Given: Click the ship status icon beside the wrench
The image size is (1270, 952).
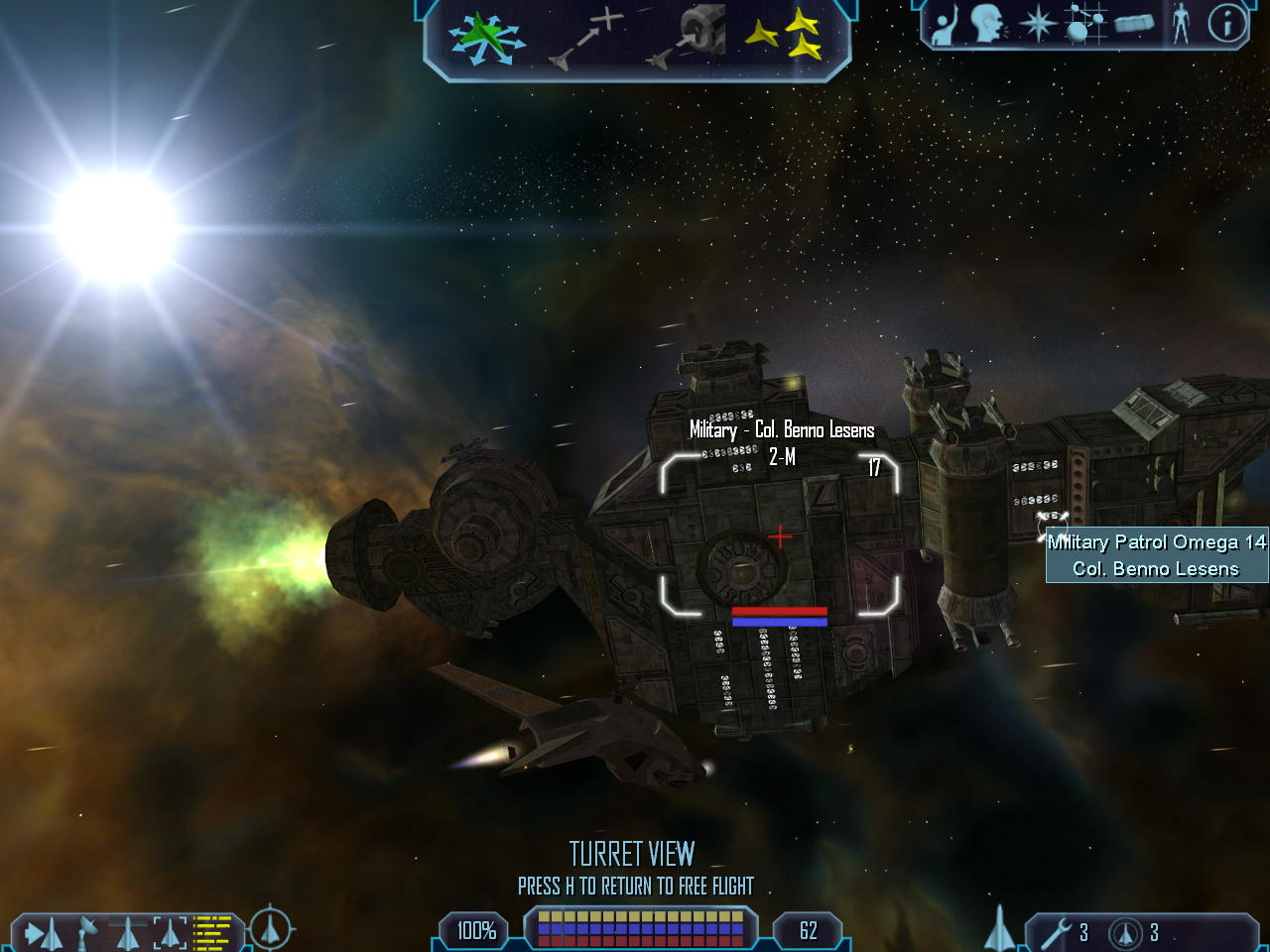Looking at the screenshot, I should (1000, 930).
